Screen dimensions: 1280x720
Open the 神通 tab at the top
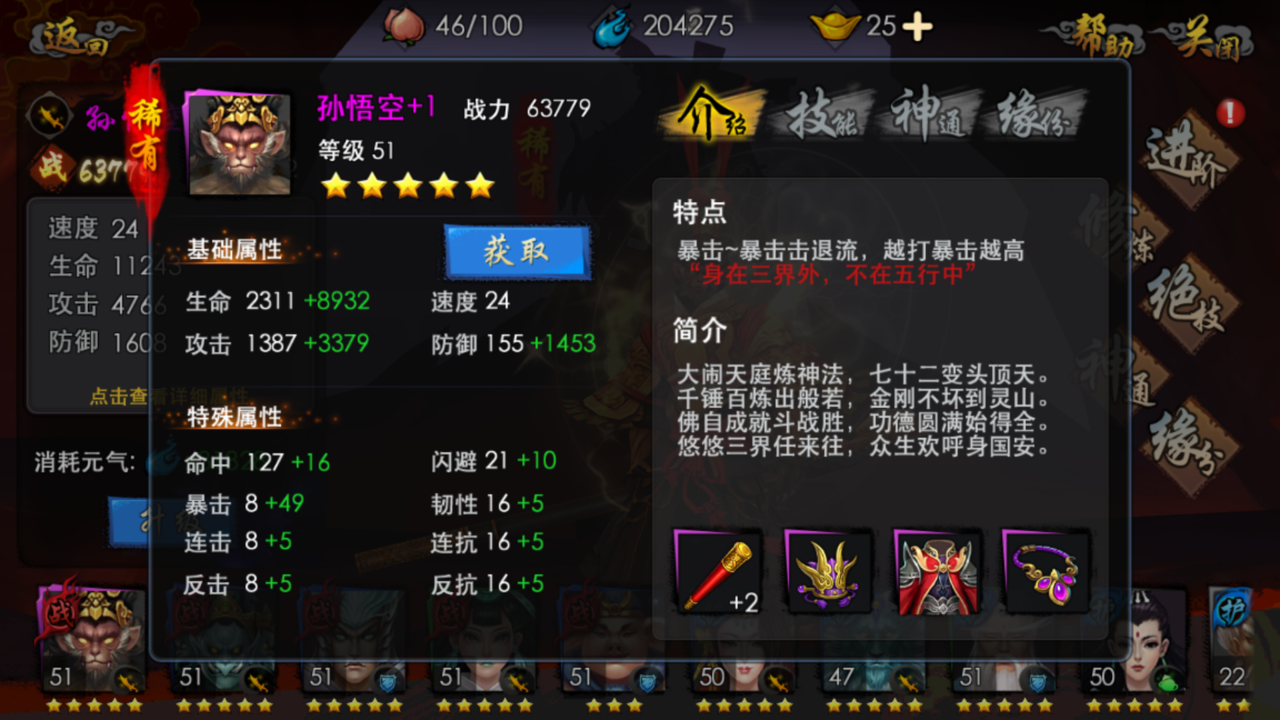point(927,115)
